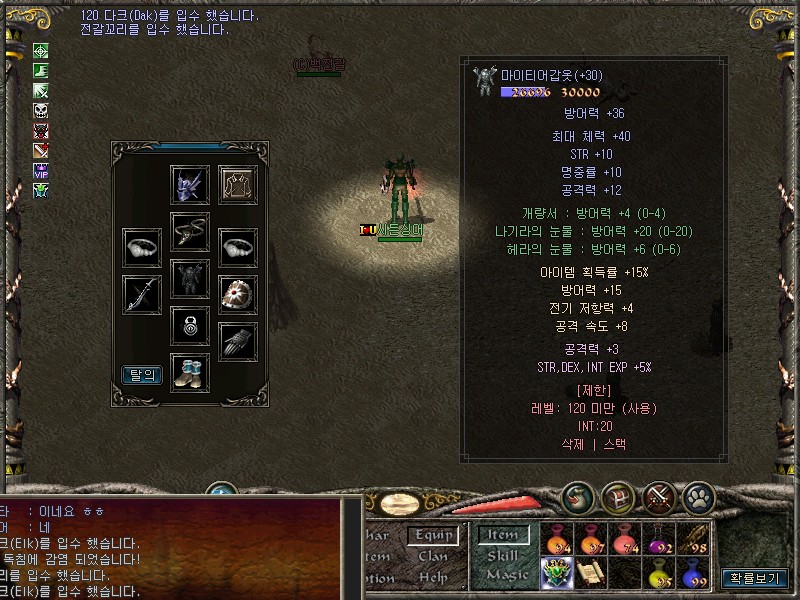Click the 탈의 (undress) button
800x600 pixels.
tap(142, 375)
